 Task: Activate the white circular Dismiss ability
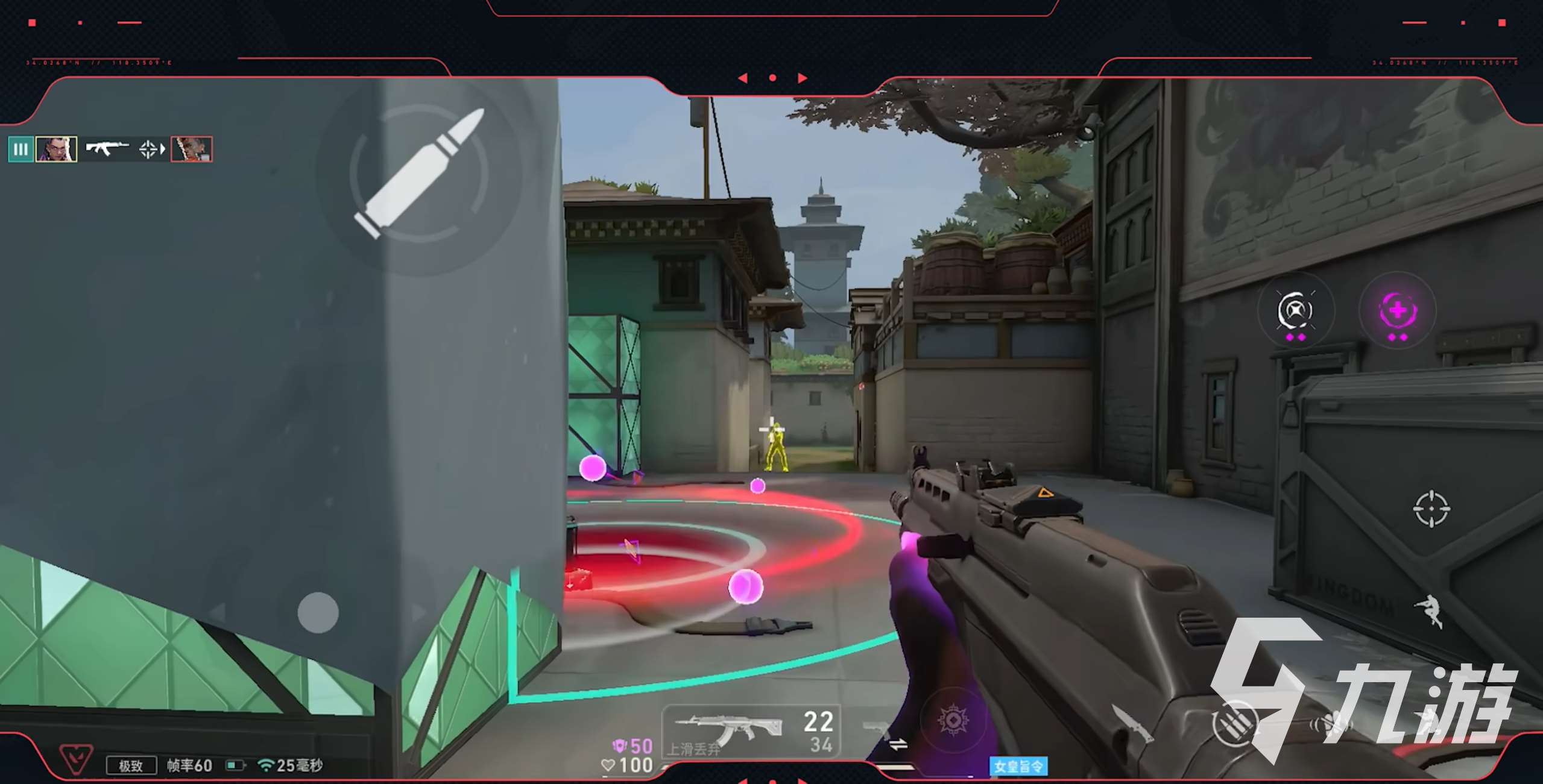[1295, 311]
